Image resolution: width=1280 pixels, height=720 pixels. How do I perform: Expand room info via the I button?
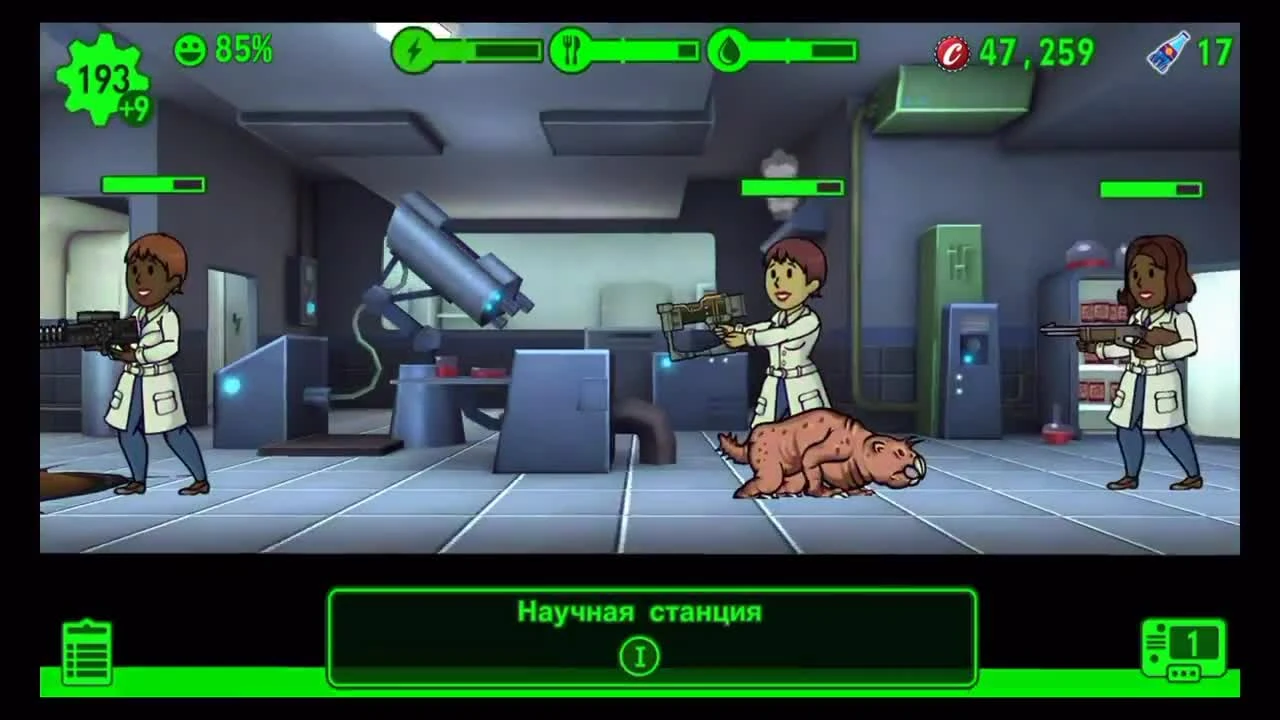pos(639,655)
